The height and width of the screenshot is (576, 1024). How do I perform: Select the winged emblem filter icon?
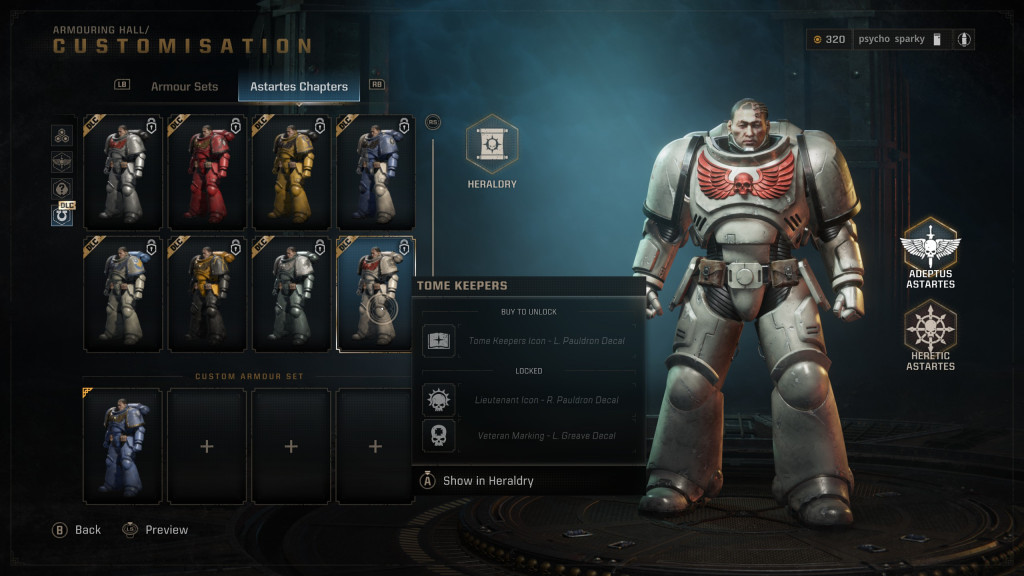(x=62, y=162)
